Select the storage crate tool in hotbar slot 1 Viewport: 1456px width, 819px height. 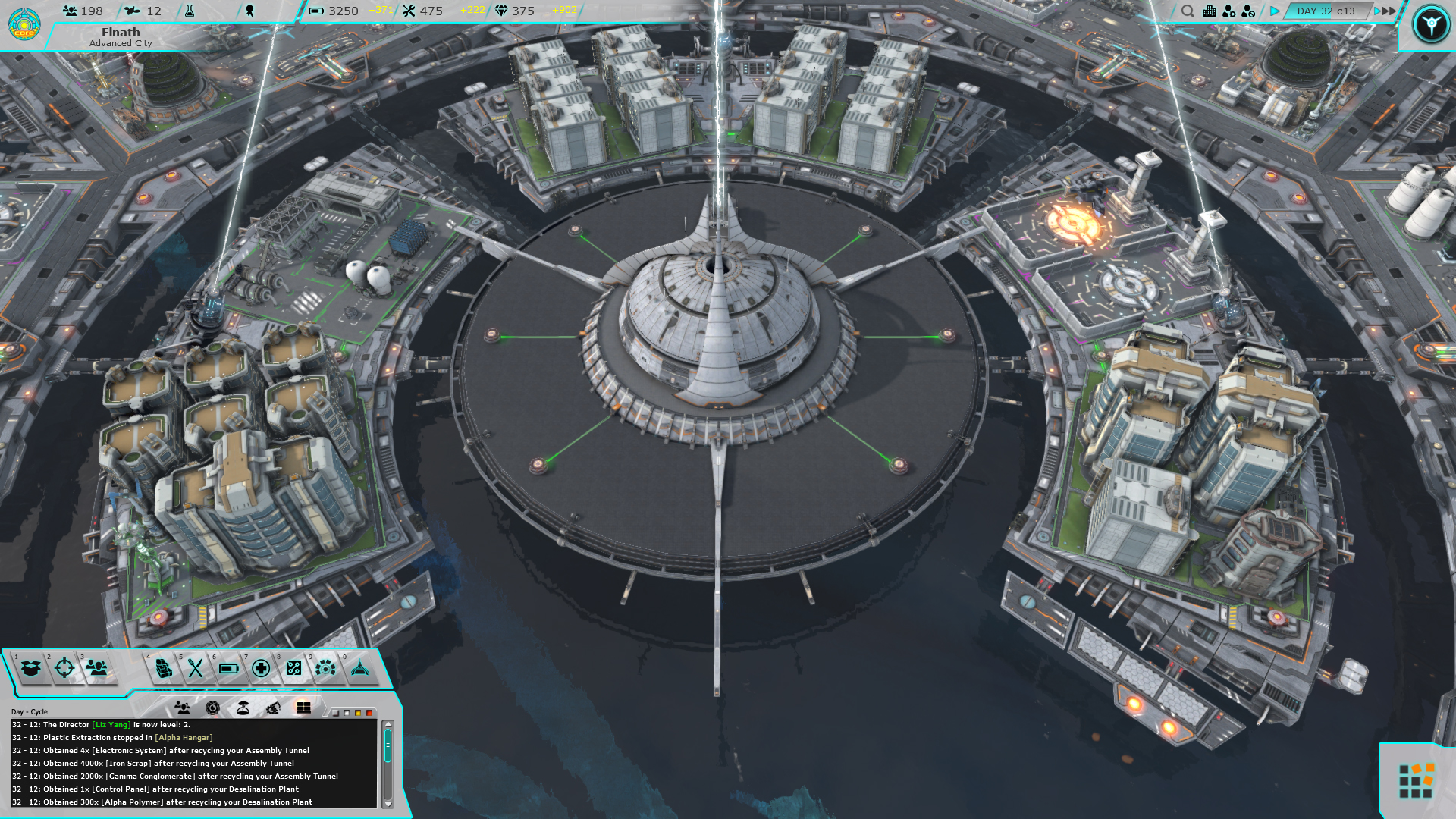click(x=29, y=668)
